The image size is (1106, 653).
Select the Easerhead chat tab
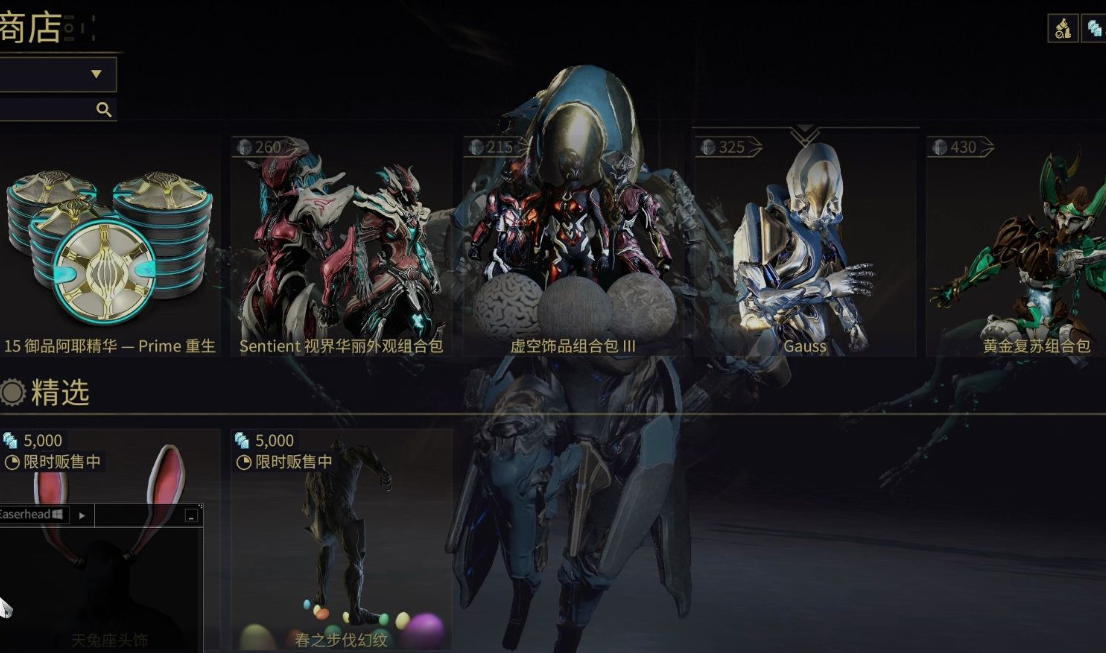coord(30,515)
